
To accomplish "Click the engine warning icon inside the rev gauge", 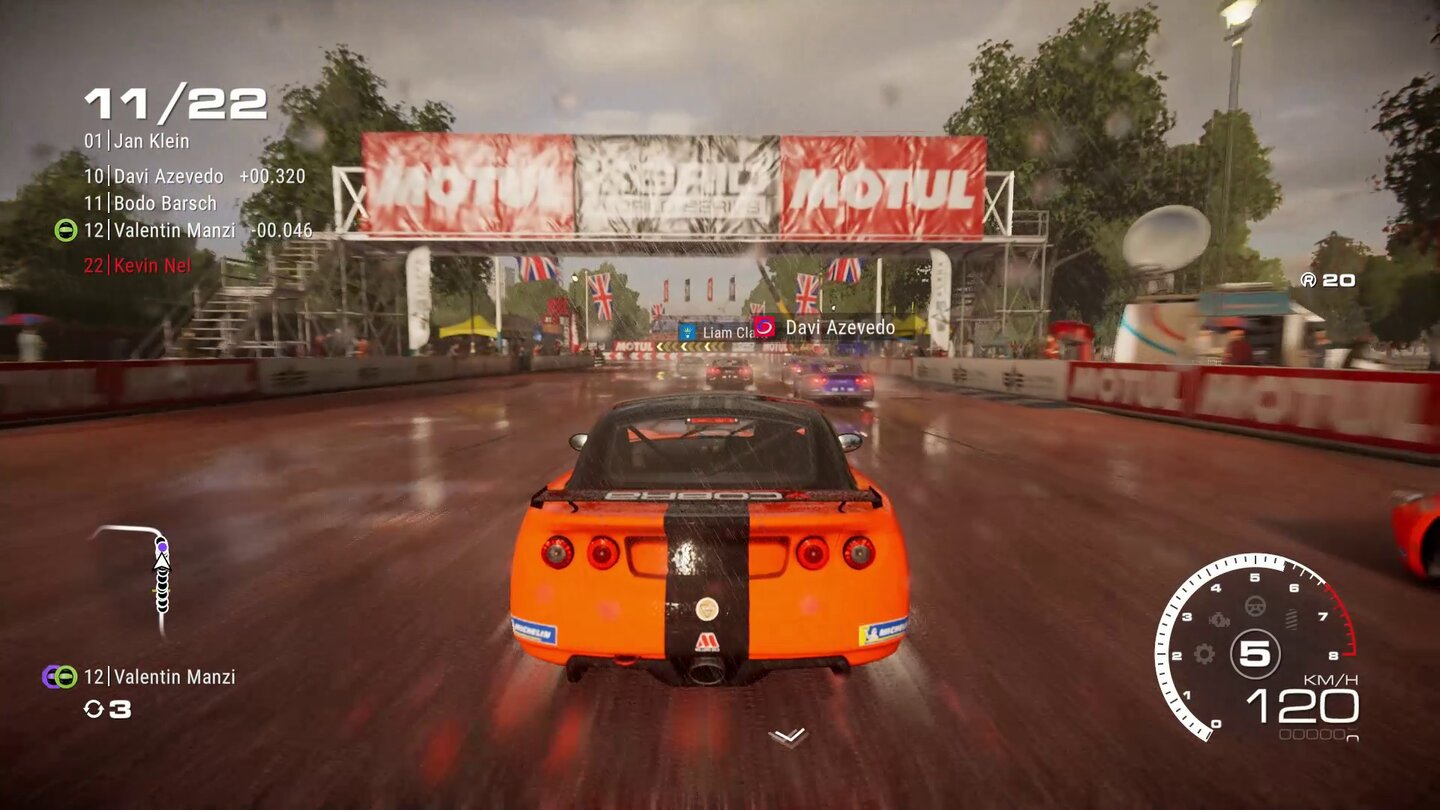I will click(x=1219, y=618).
